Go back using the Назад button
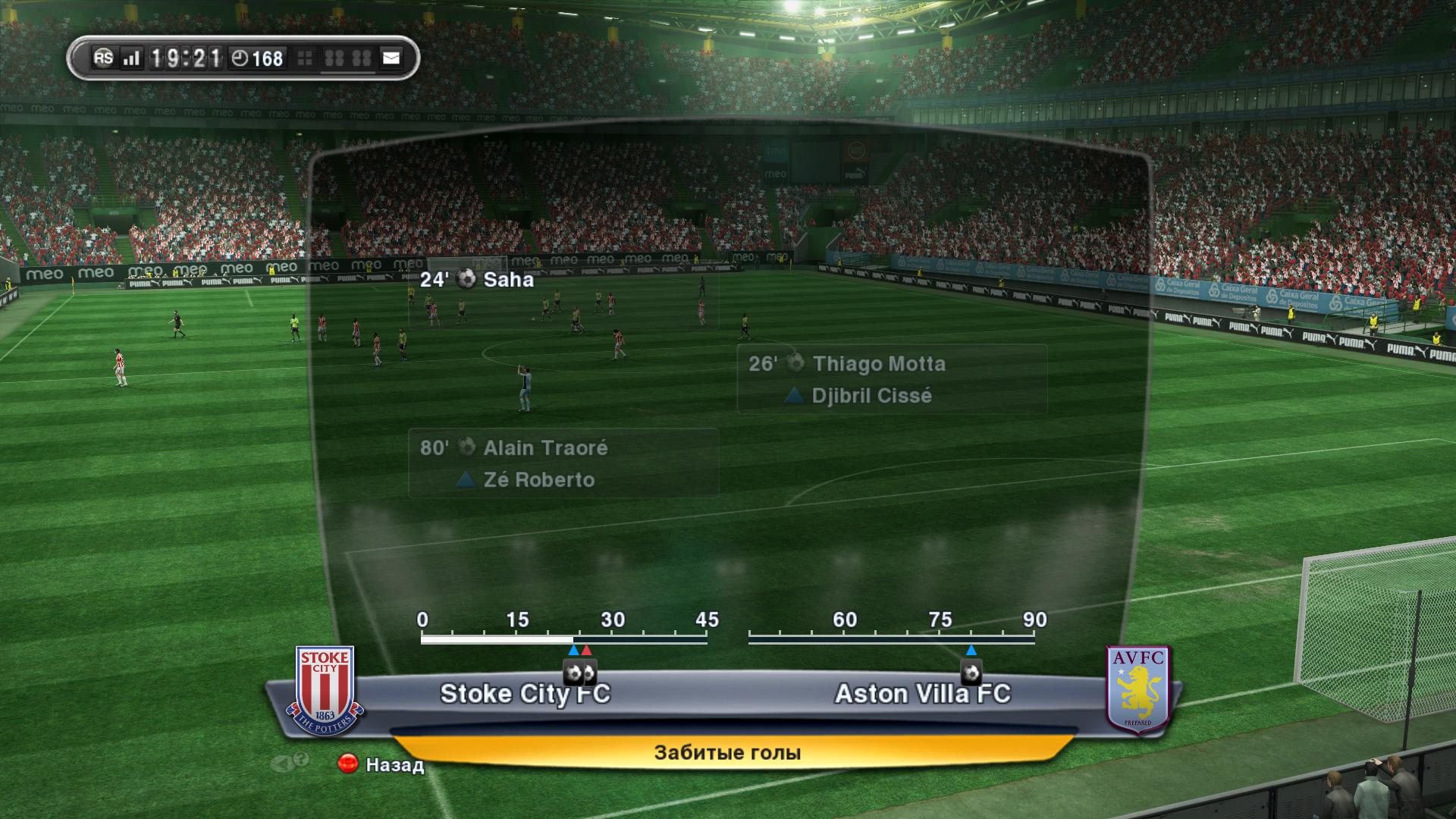 (x=381, y=764)
